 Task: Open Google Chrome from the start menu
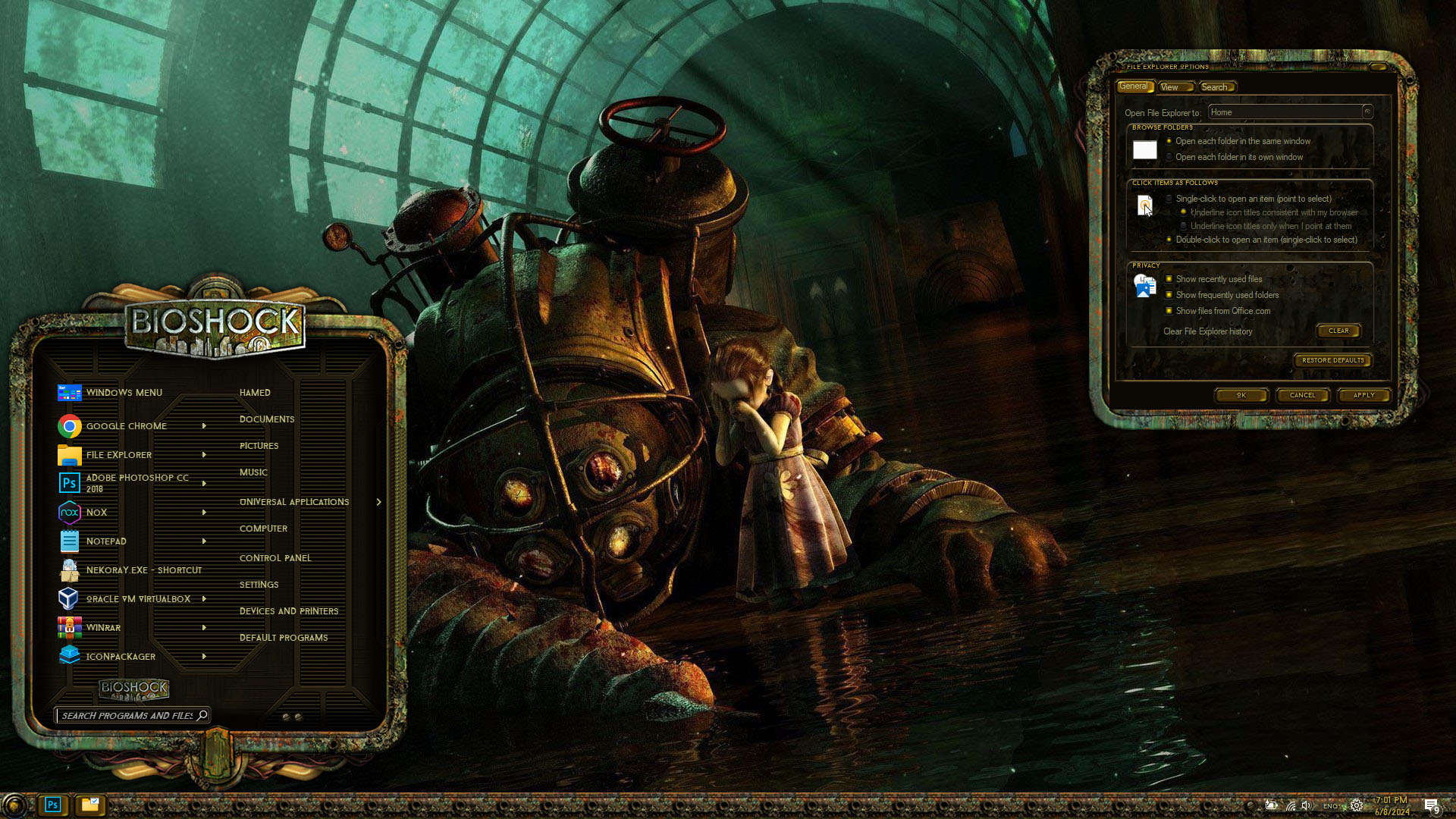[x=126, y=426]
